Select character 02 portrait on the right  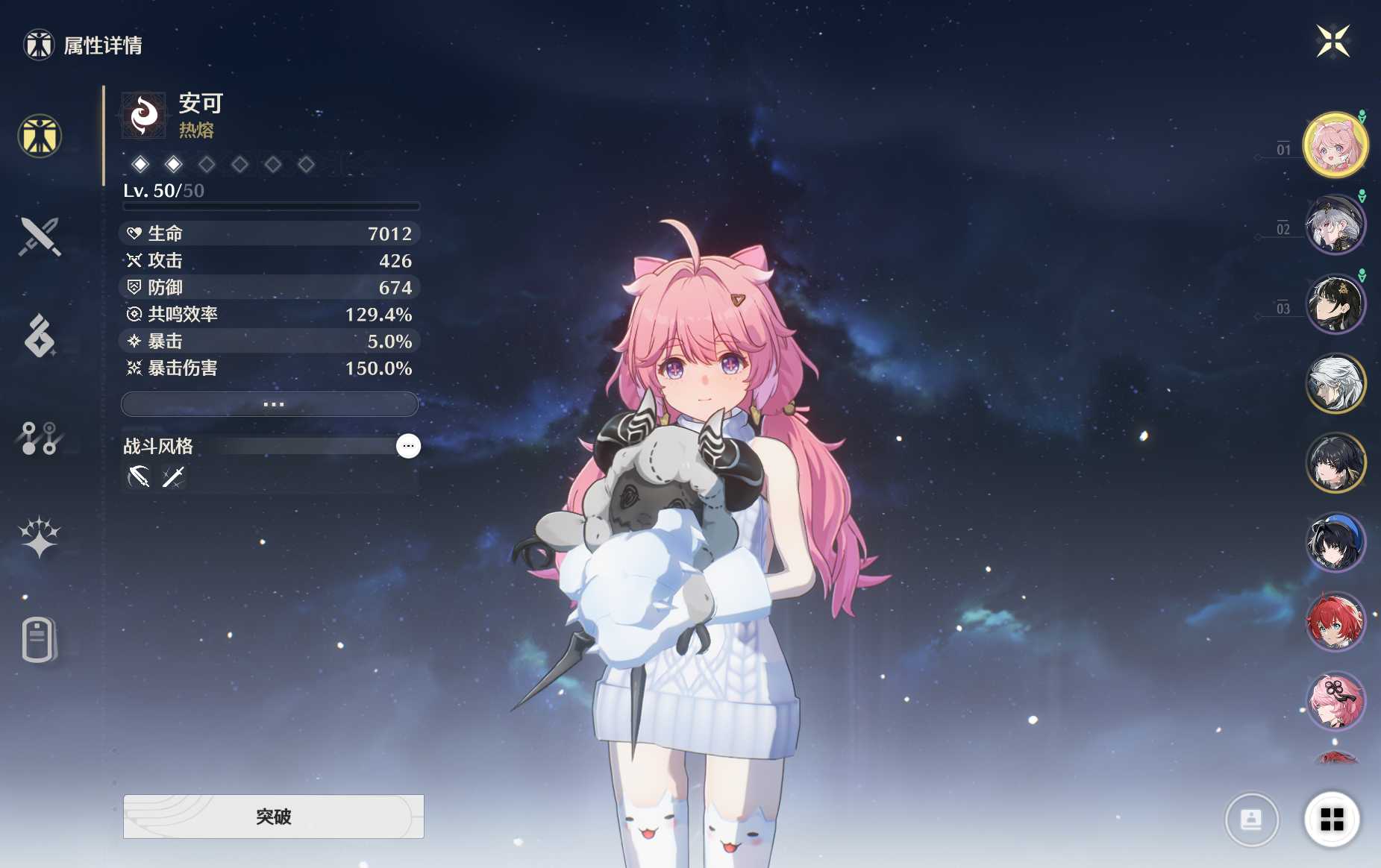point(1336,225)
